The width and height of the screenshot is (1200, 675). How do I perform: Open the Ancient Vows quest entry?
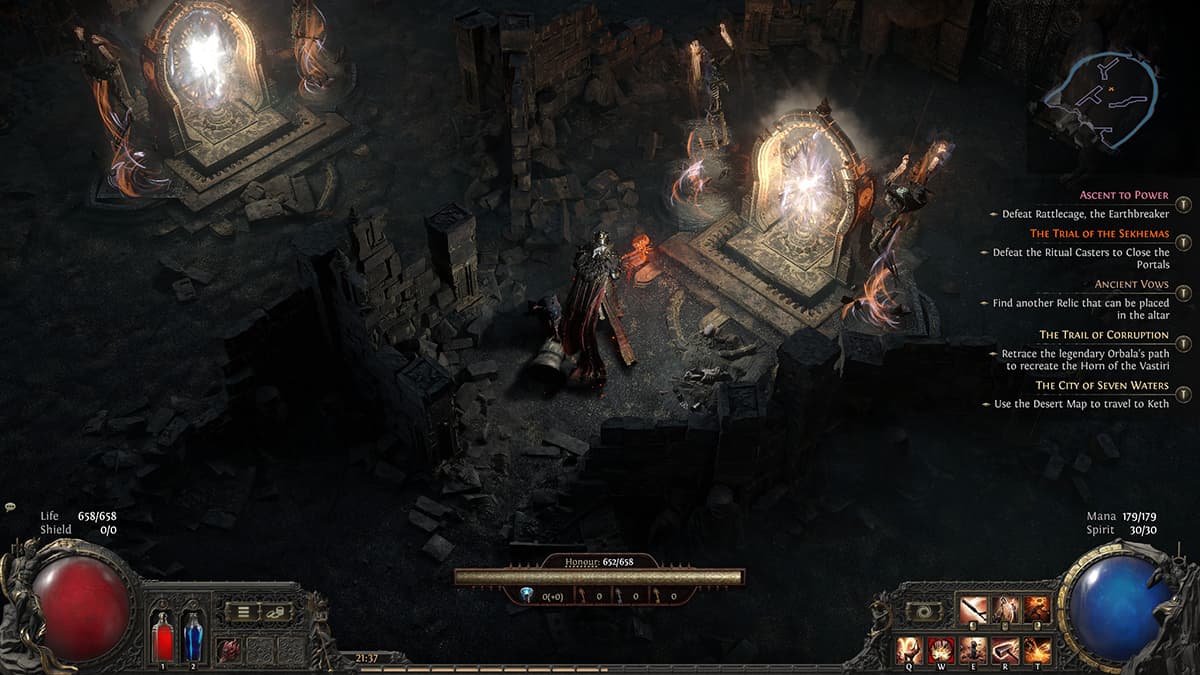(x=1131, y=284)
